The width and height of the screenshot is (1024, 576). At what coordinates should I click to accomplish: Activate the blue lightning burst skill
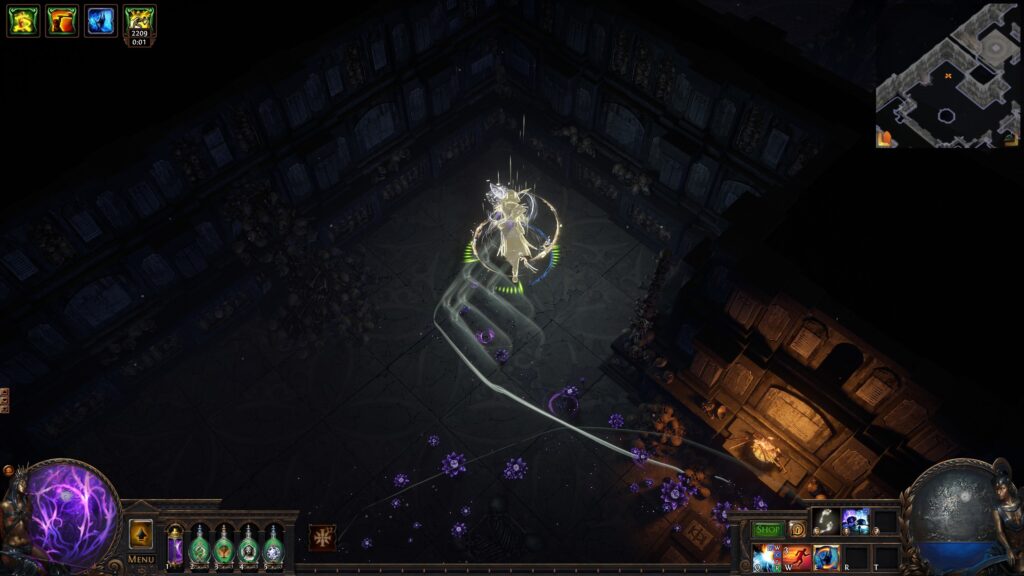coord(767,557)
